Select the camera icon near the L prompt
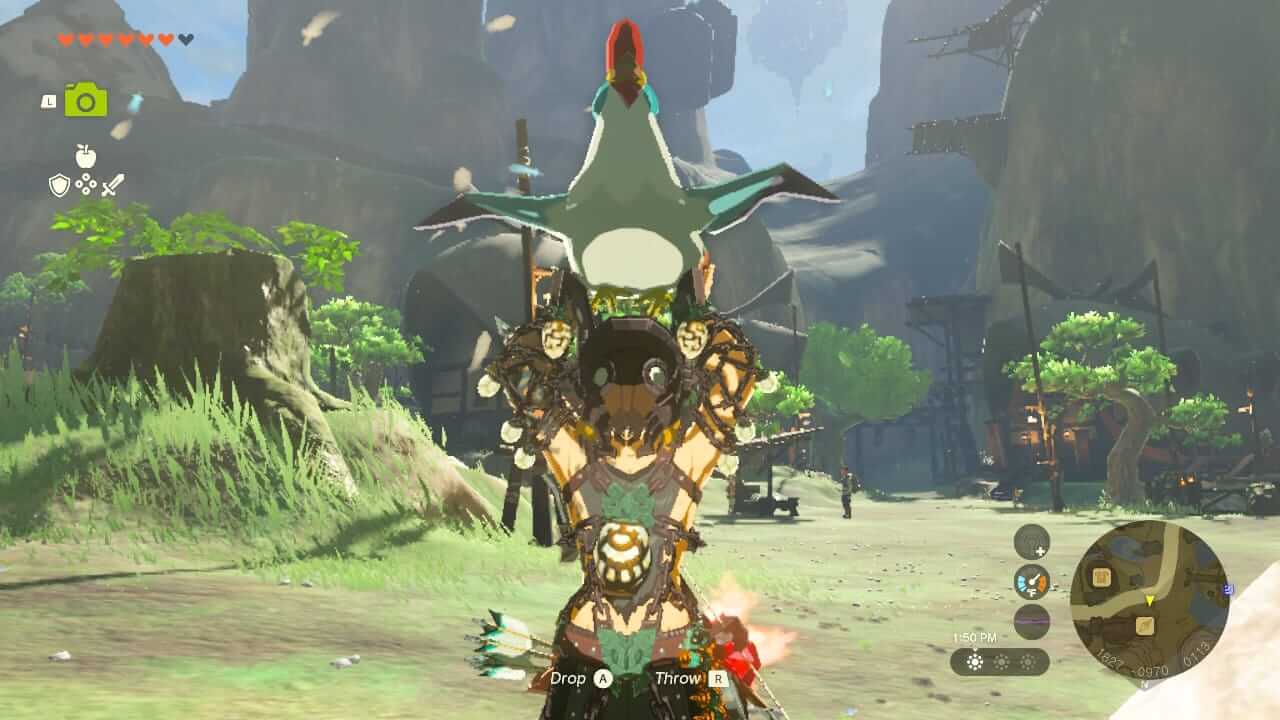This screenshot has height=720, width=1280. point(84,100)
